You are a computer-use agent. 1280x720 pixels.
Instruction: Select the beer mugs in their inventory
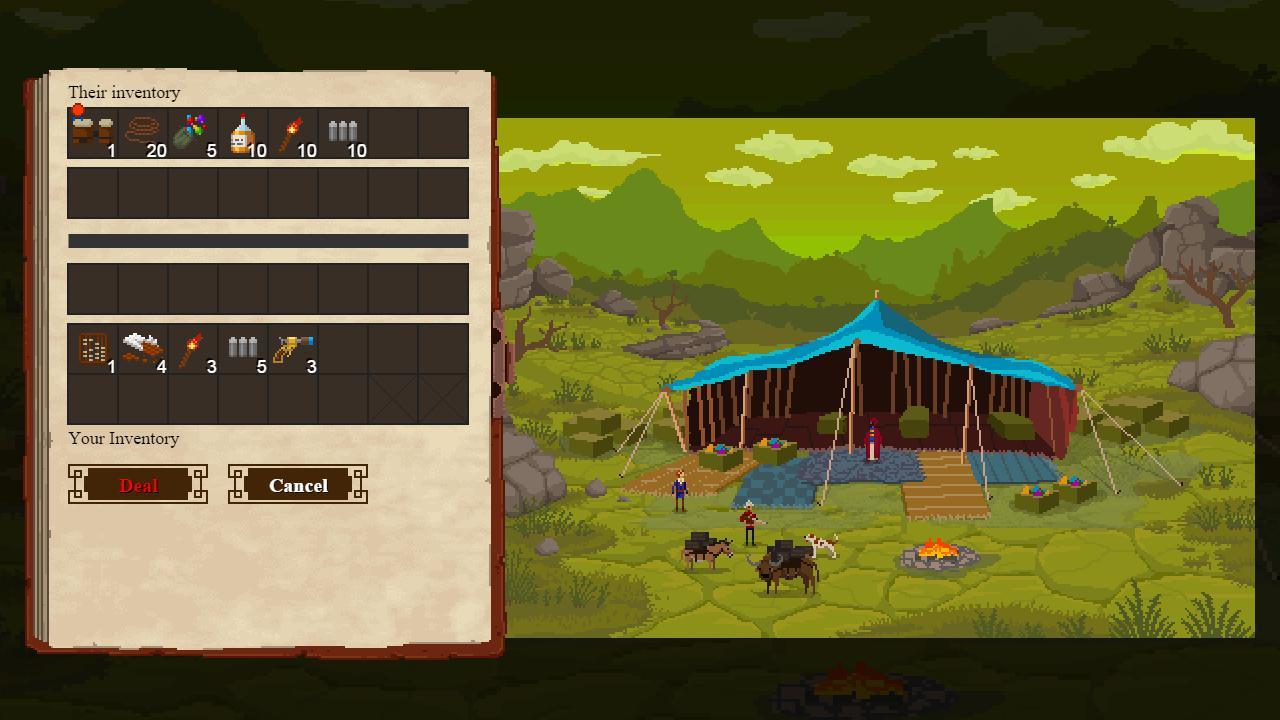click(91, 128)
